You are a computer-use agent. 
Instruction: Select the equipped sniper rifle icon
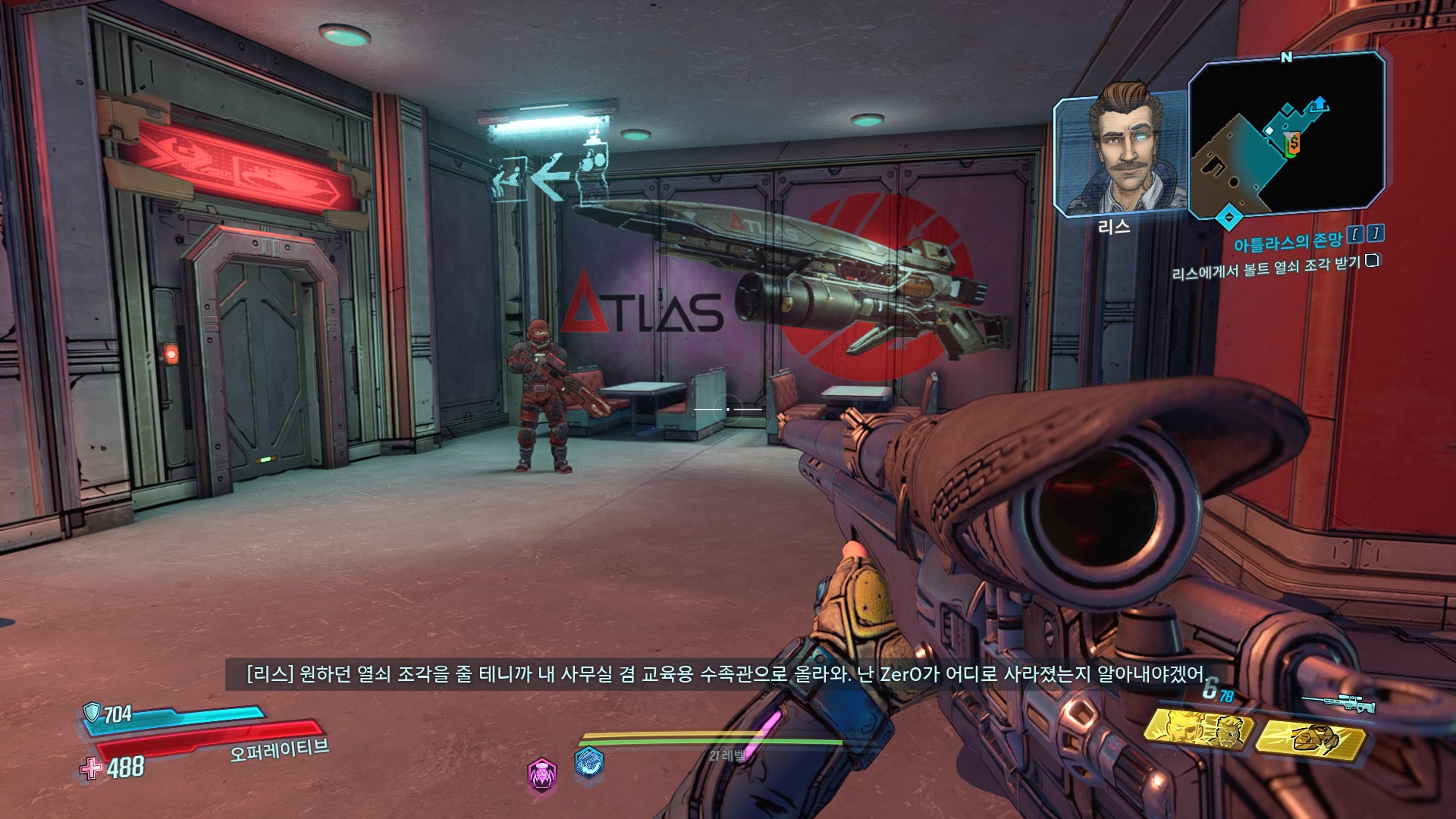click(1340, 702)
